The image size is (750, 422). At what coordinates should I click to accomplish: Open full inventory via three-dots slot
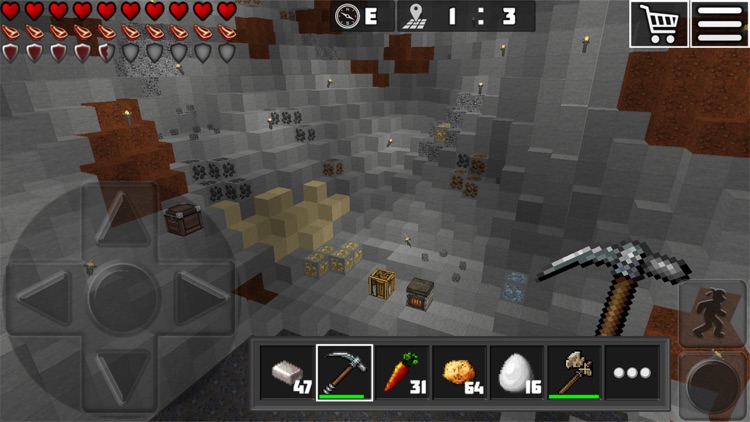(x=632, y=373)
